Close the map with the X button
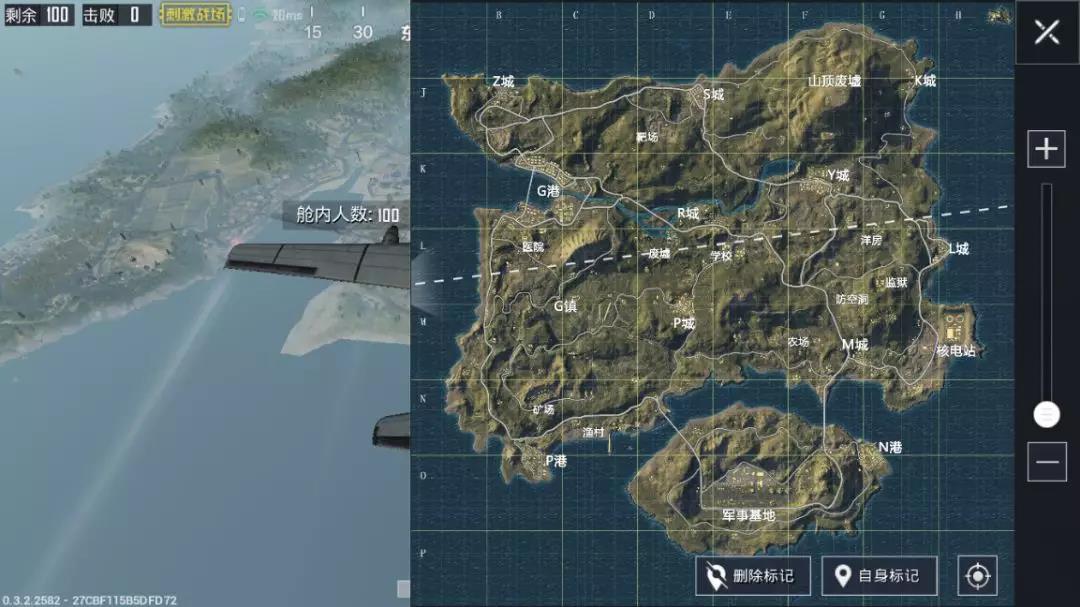 (1047, 32)
